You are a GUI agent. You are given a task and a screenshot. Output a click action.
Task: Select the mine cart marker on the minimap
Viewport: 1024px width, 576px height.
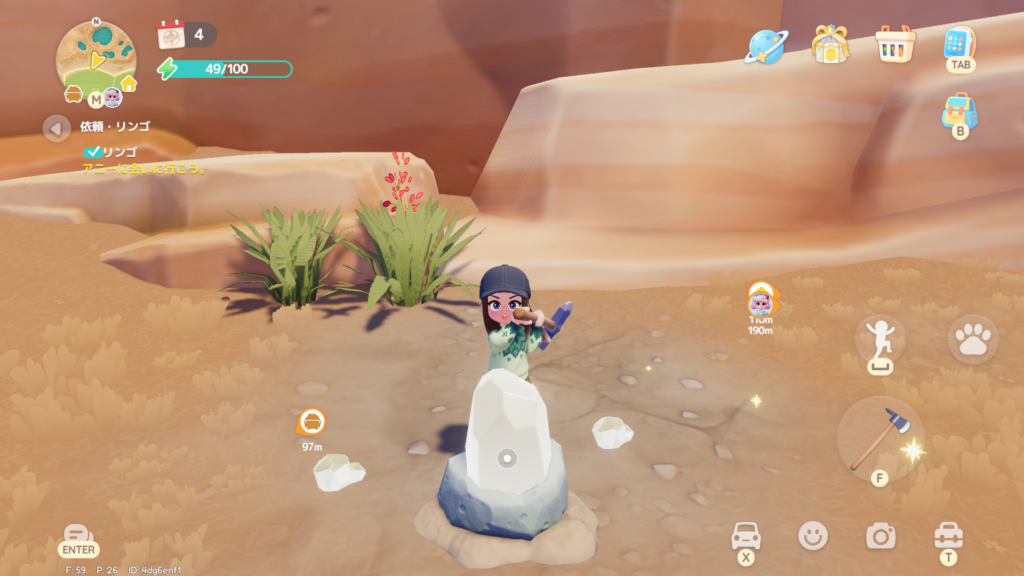pos(73,94)
